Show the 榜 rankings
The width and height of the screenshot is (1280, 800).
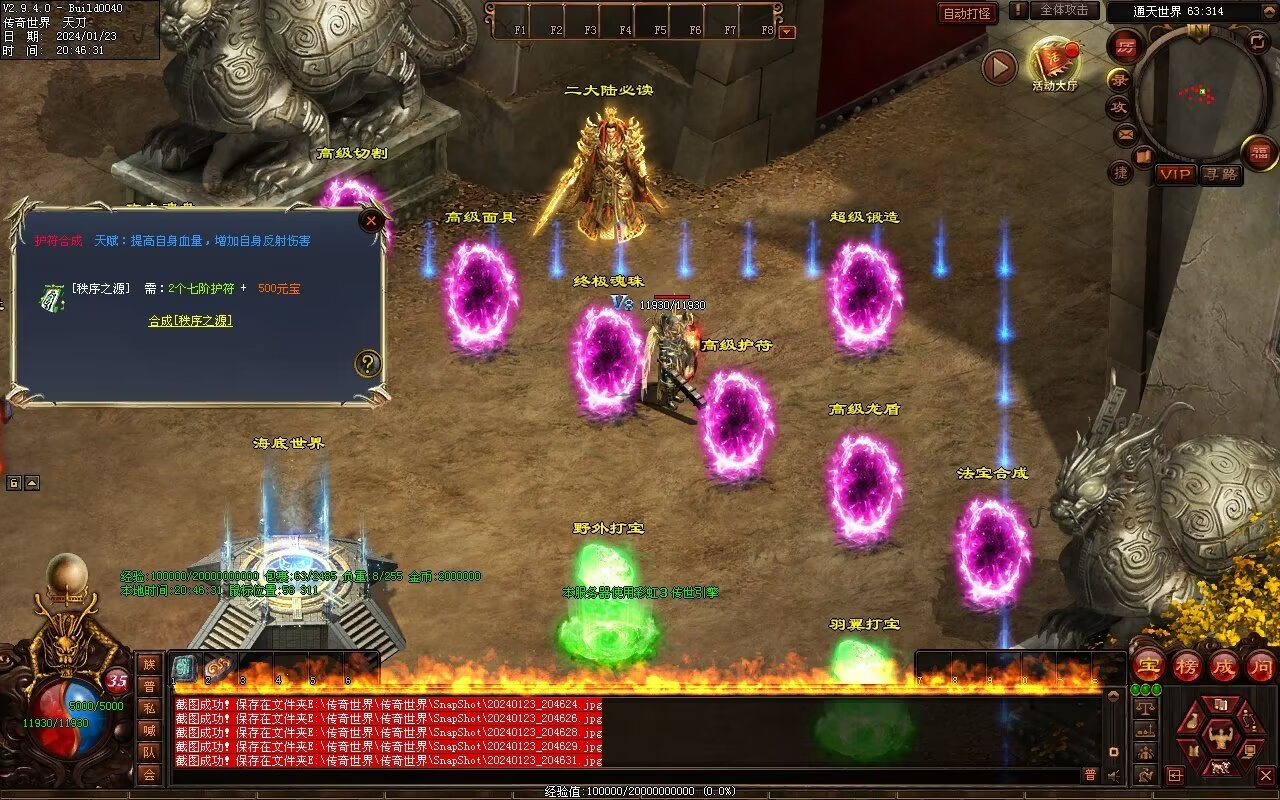click(x=1186, y=665)
